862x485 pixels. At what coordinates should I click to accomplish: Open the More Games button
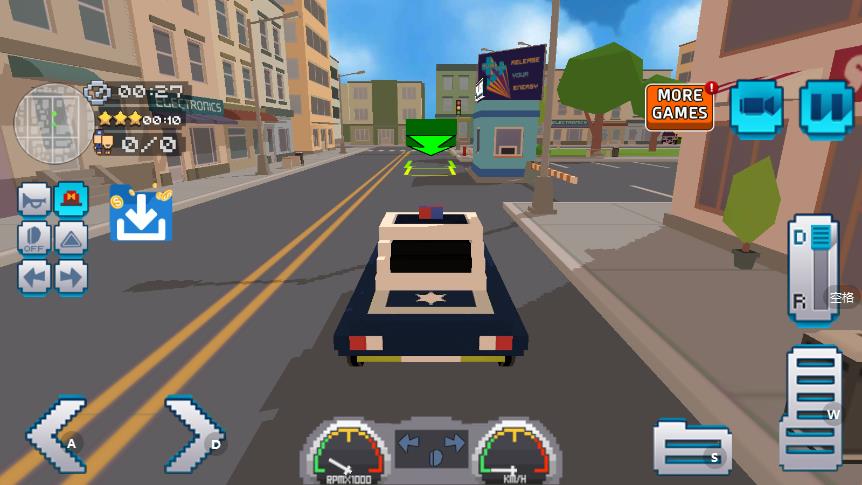pyautogui.click(x=680, y=105)
